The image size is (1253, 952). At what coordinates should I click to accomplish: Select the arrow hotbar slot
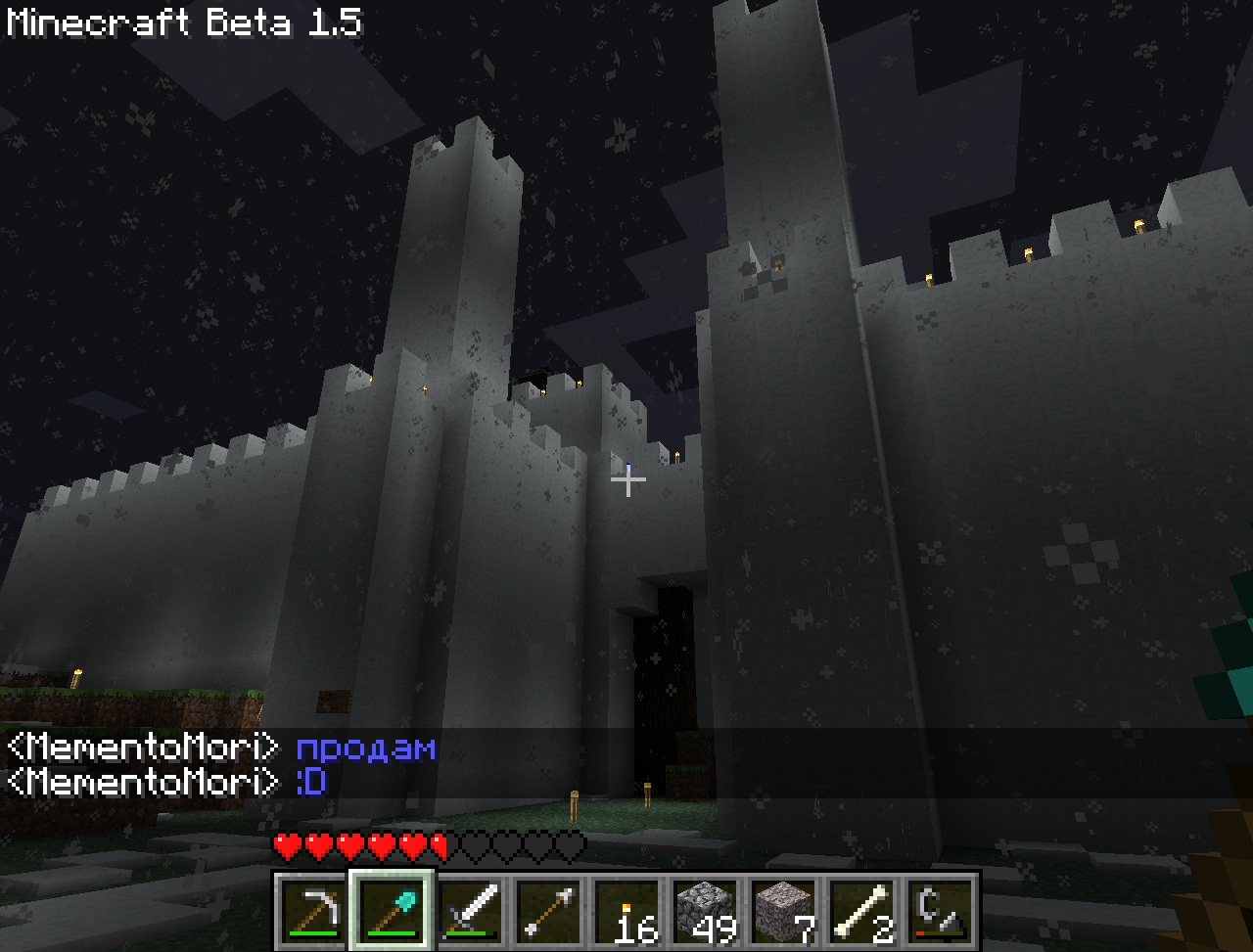pos(548,910)
